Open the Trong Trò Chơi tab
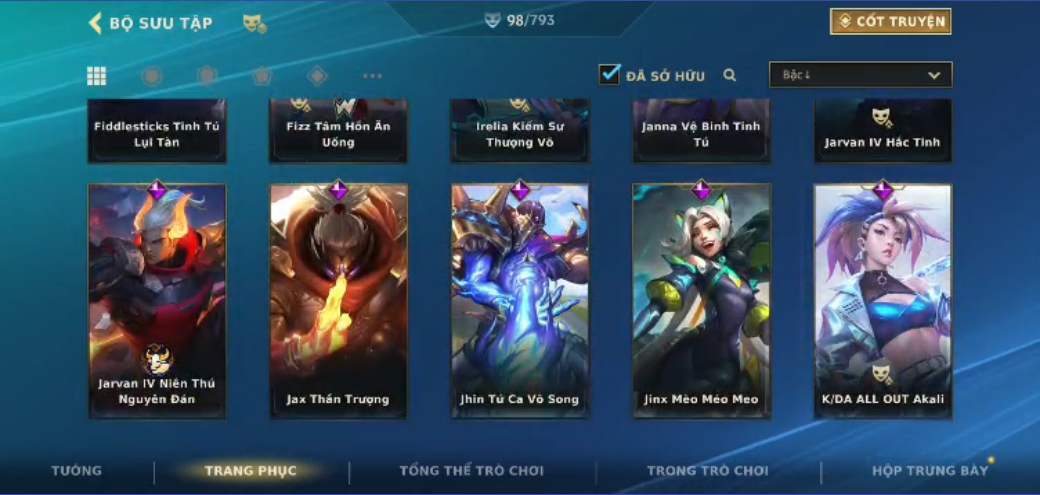 point(707,471)
